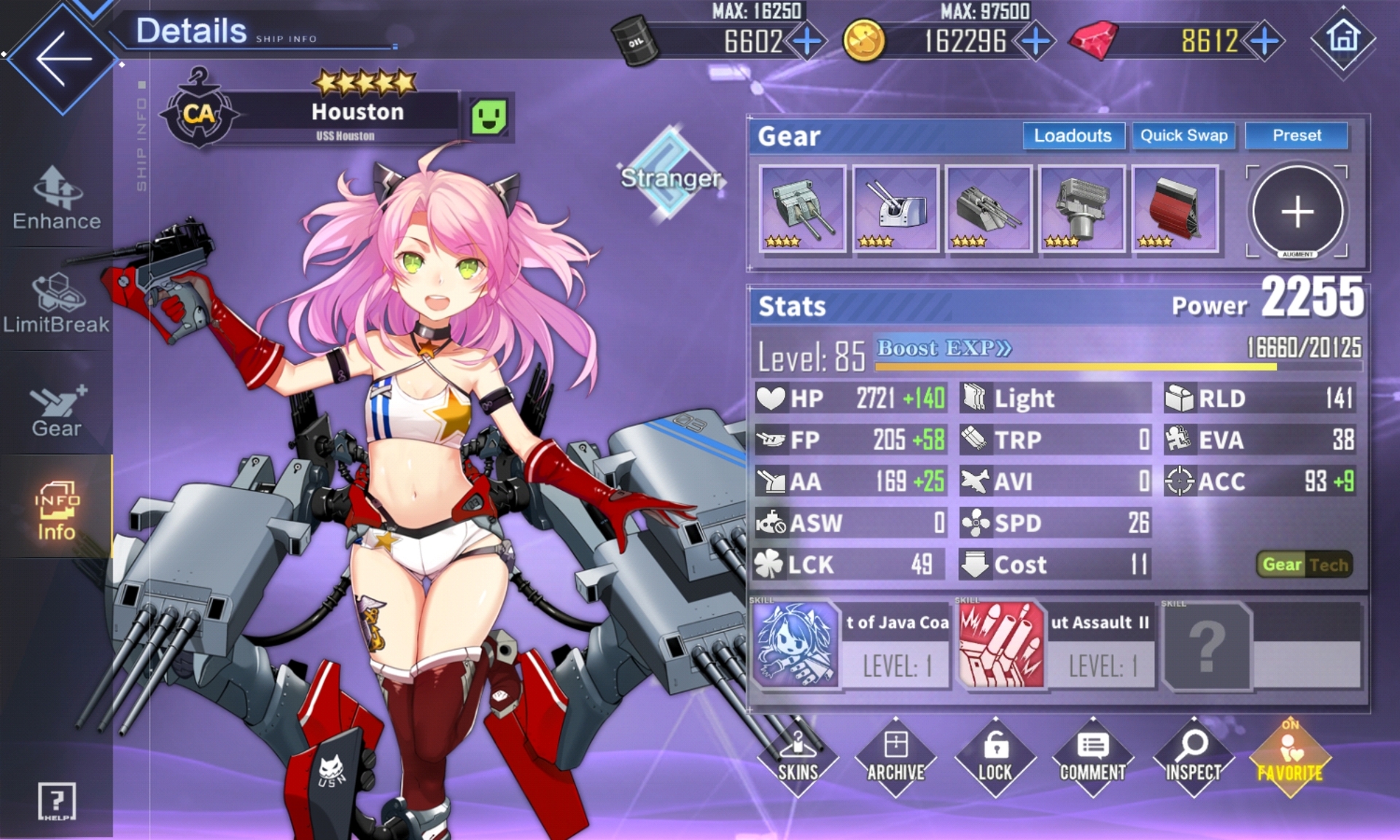Screen dimensions: 1400x840
Task: Click Boost EXP
Action: (x=944, y=349)
